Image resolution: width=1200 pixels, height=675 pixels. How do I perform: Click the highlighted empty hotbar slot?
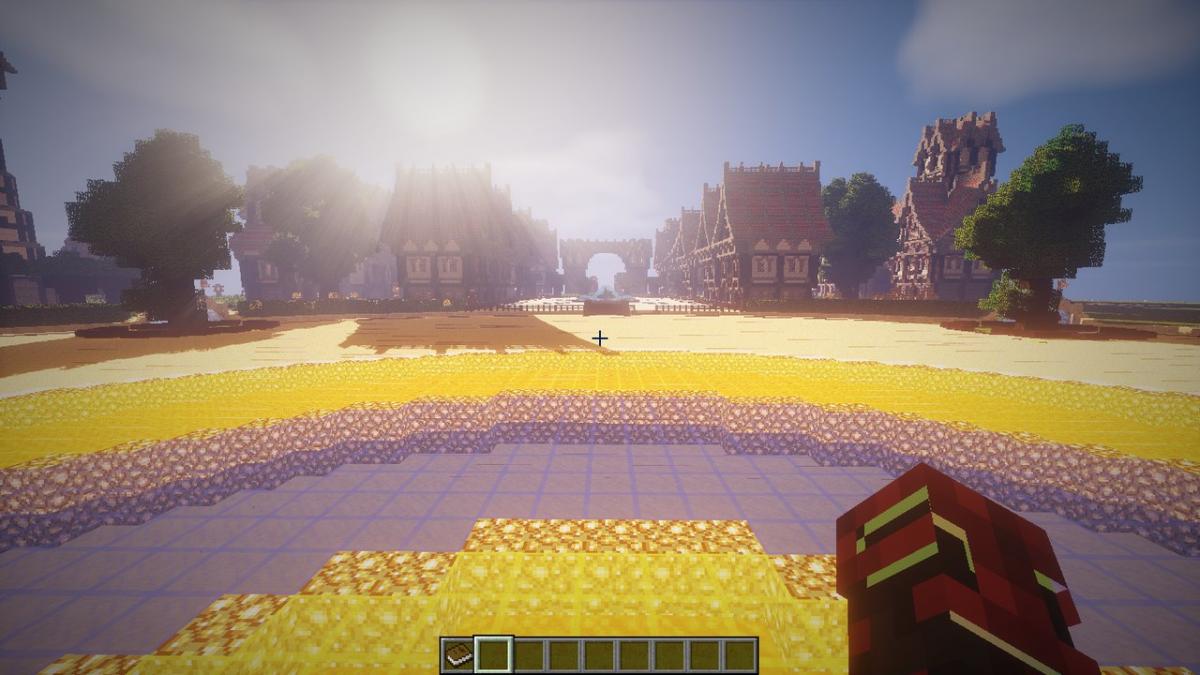(493, 655)
